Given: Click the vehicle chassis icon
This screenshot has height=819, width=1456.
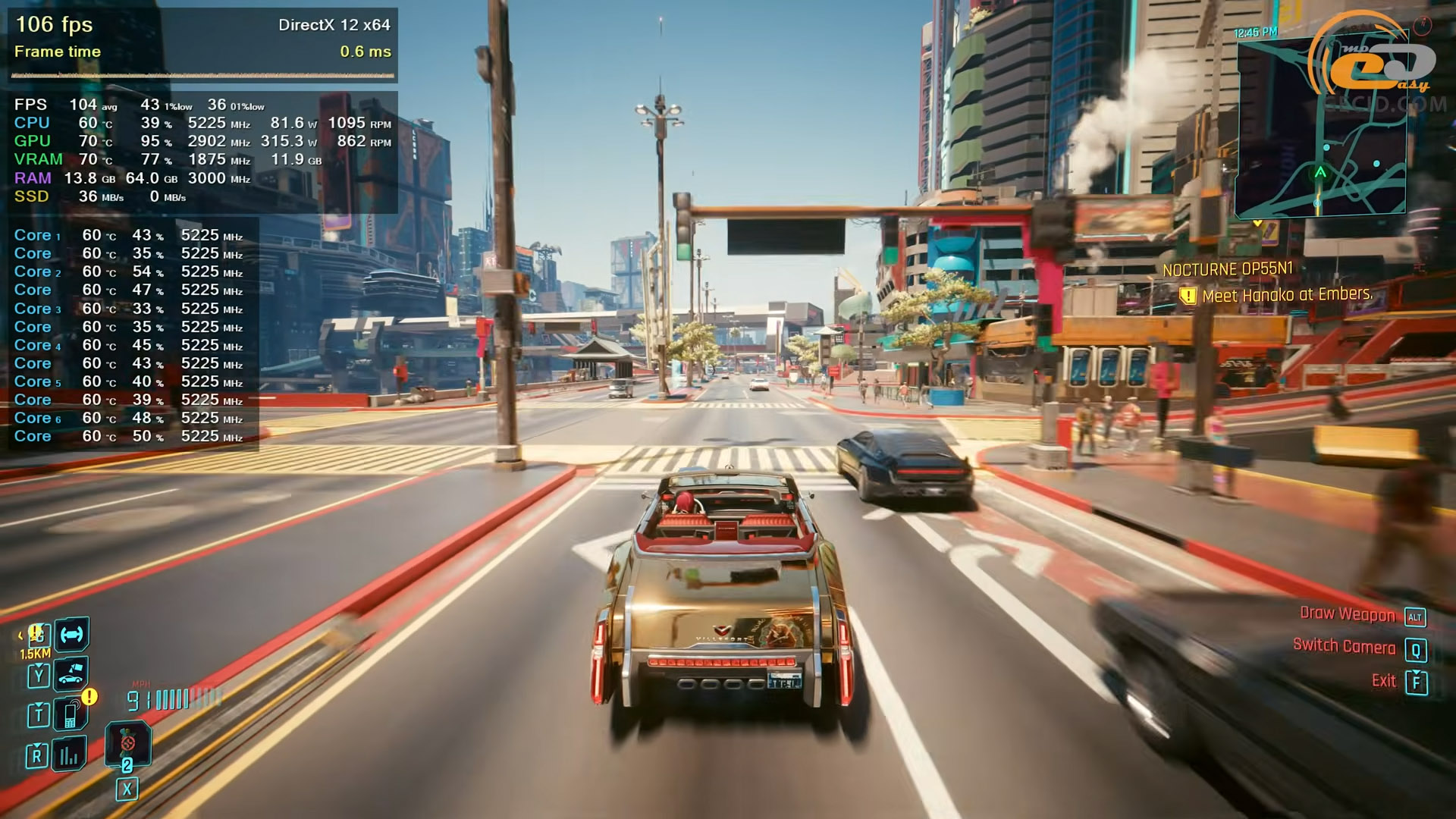Looking at the screenshot, I should (72, 634).
